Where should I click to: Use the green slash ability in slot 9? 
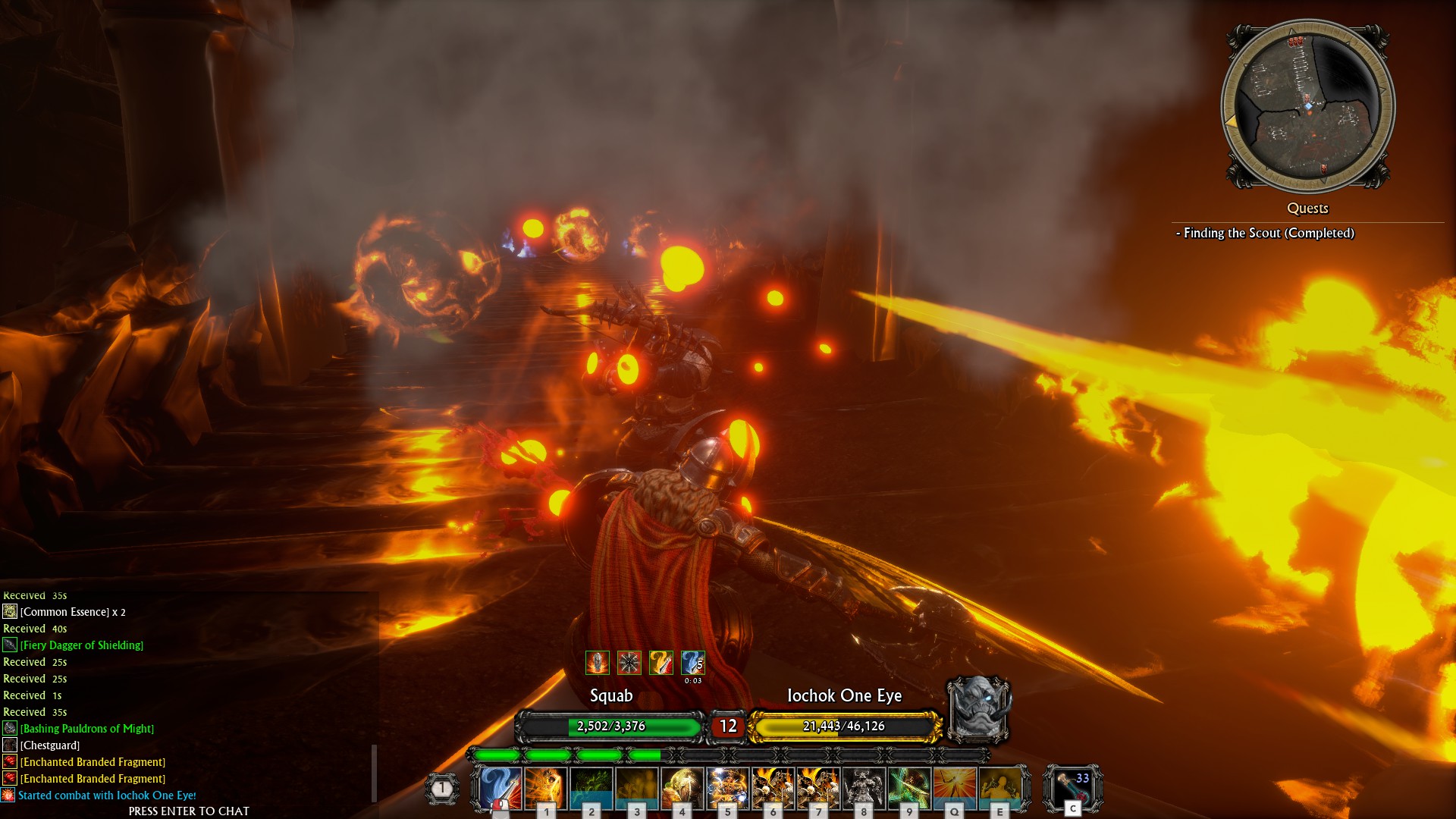tap(909, 787)
